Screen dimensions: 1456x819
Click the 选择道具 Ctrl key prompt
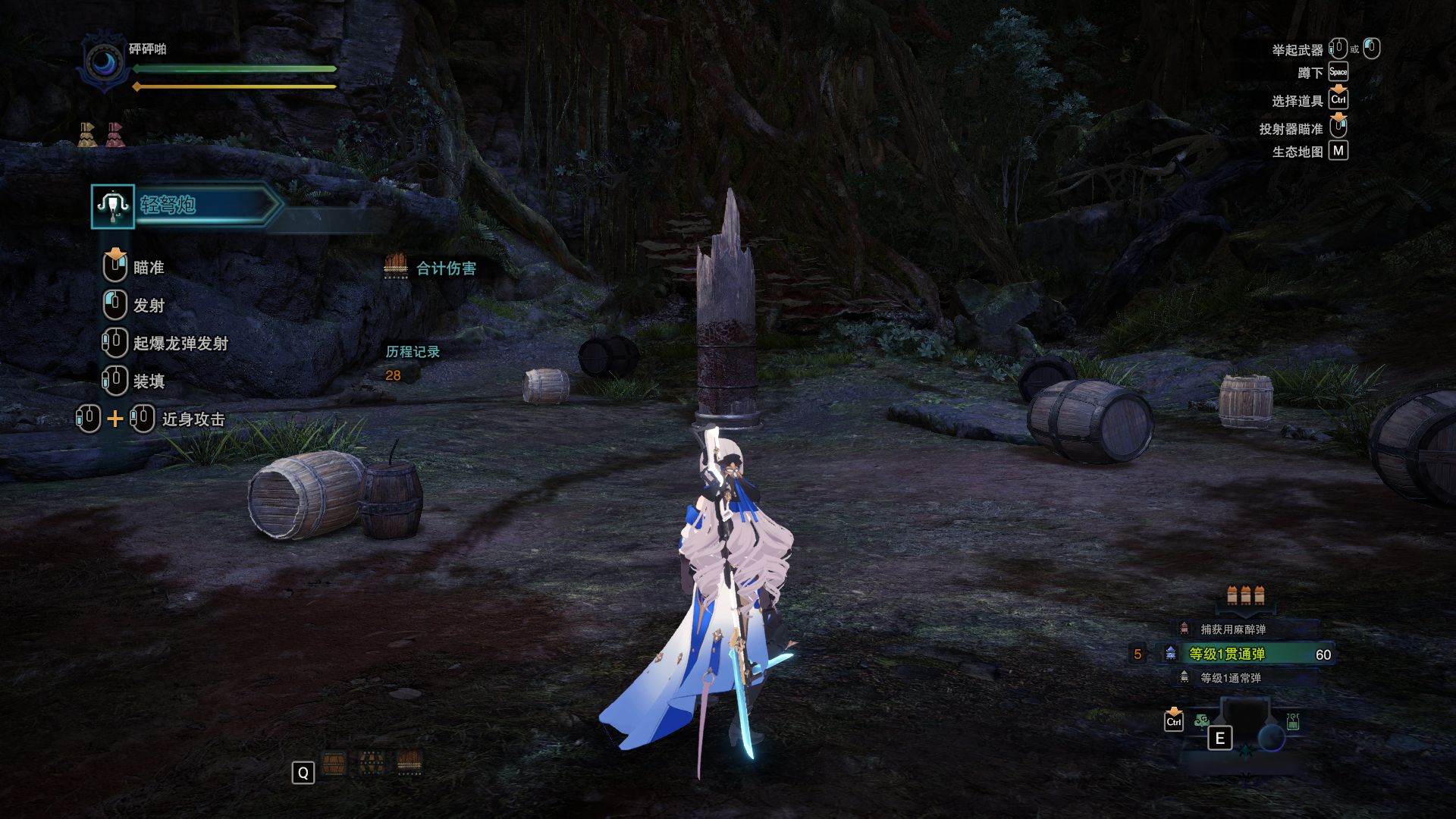[x=1338, y=99]
